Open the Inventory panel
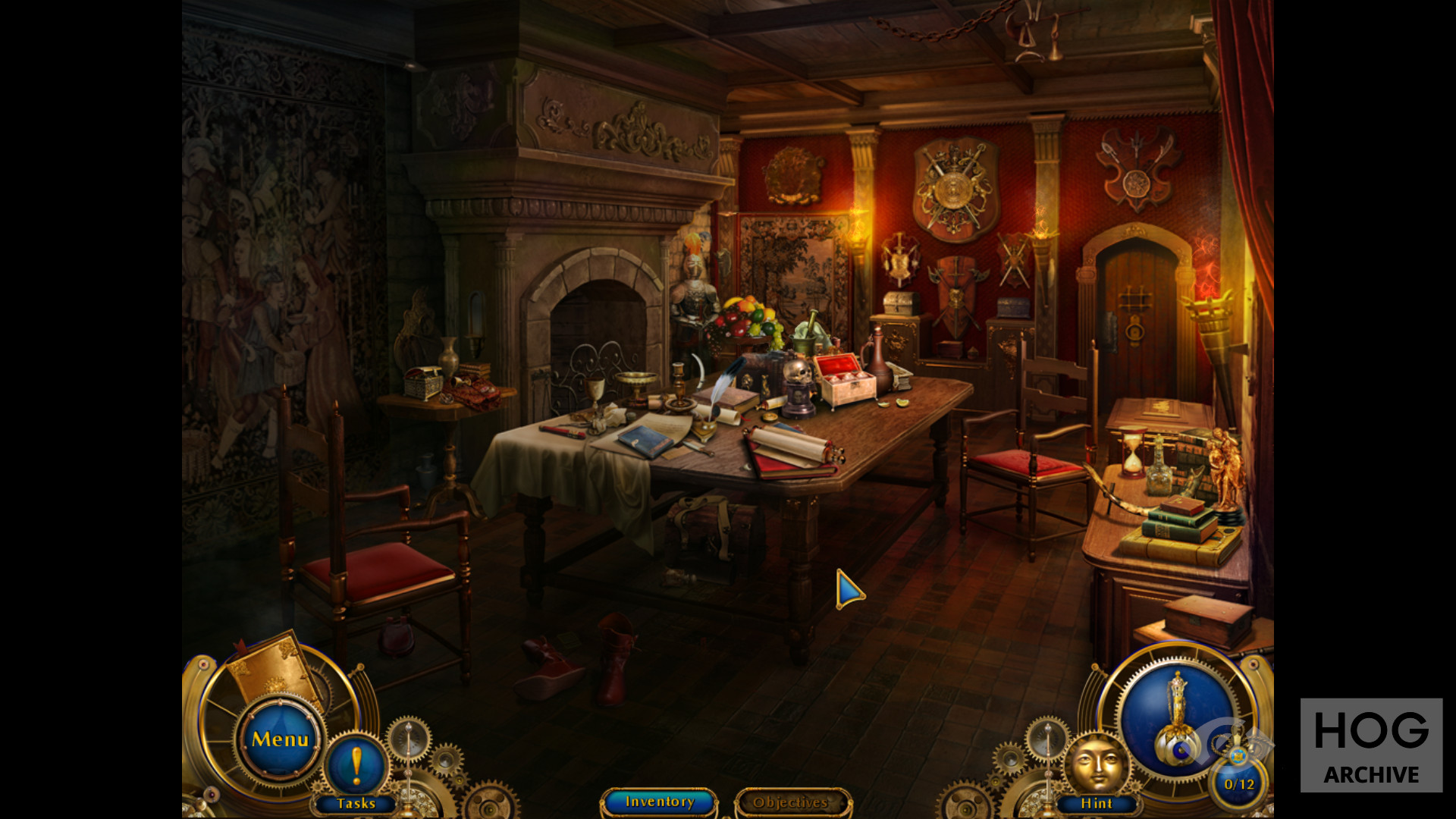 coord(659,802)
